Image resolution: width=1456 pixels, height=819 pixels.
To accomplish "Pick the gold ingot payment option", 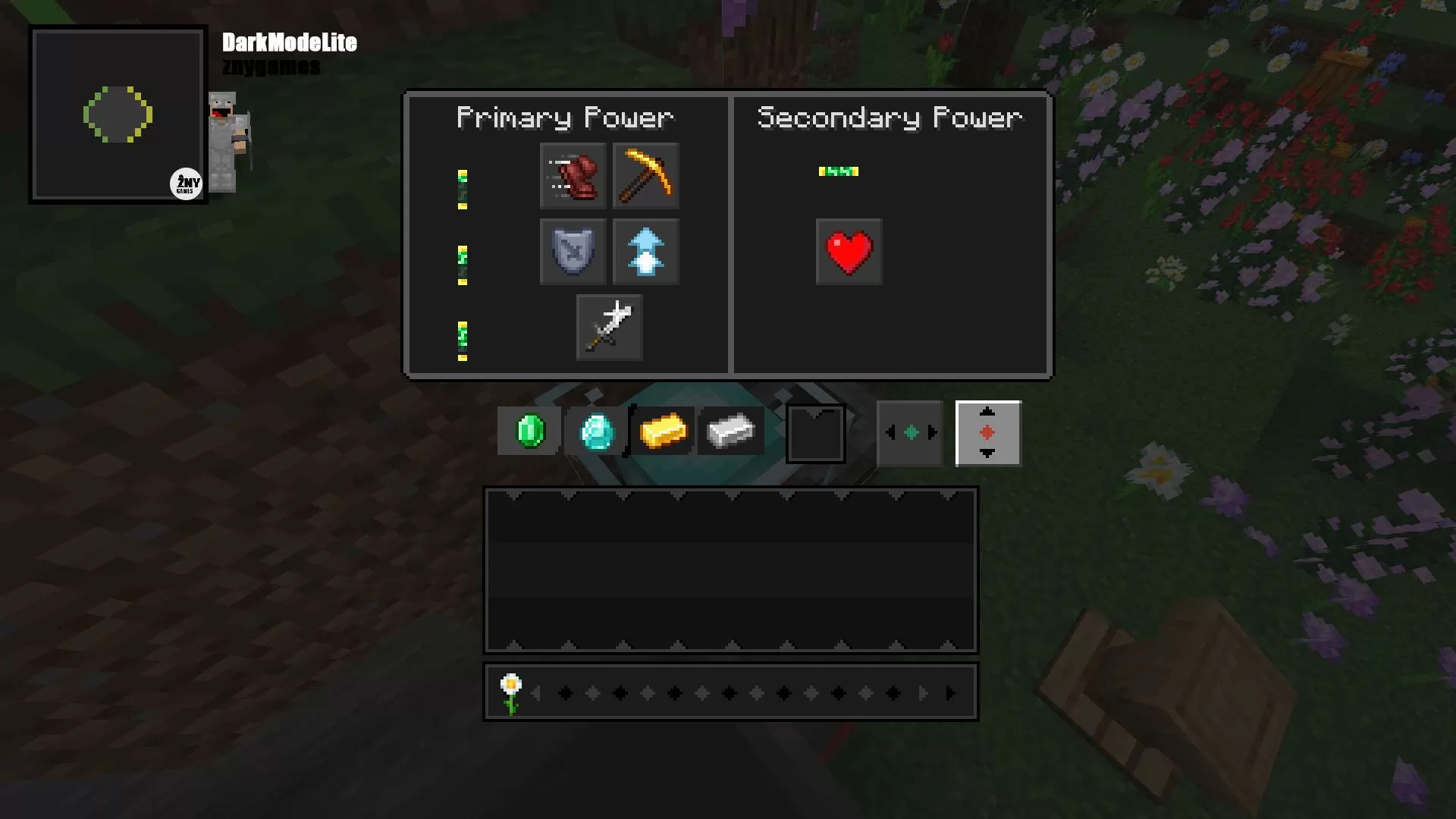I will [663, 431].
